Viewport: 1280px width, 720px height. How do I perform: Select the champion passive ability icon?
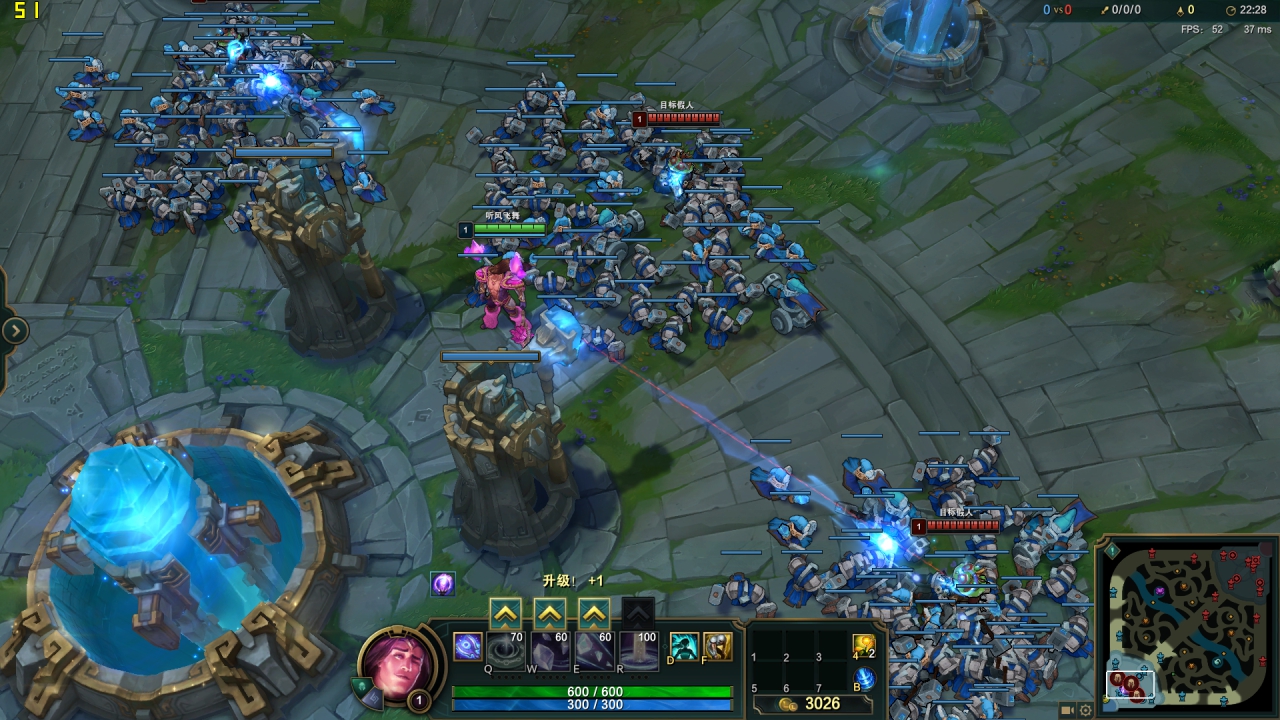coord(467,647)
